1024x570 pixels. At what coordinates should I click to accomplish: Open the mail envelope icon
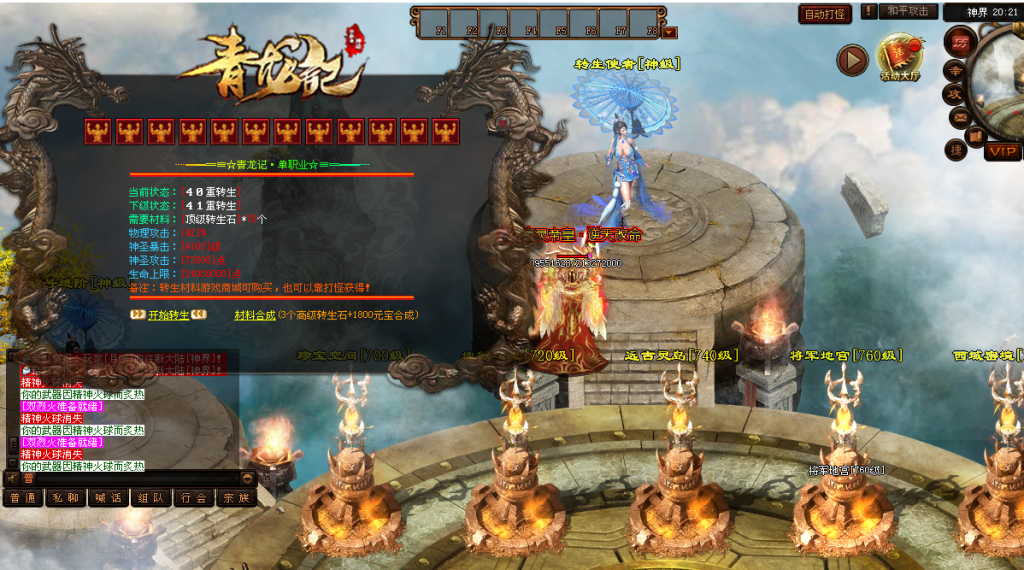tap(960, 117)
